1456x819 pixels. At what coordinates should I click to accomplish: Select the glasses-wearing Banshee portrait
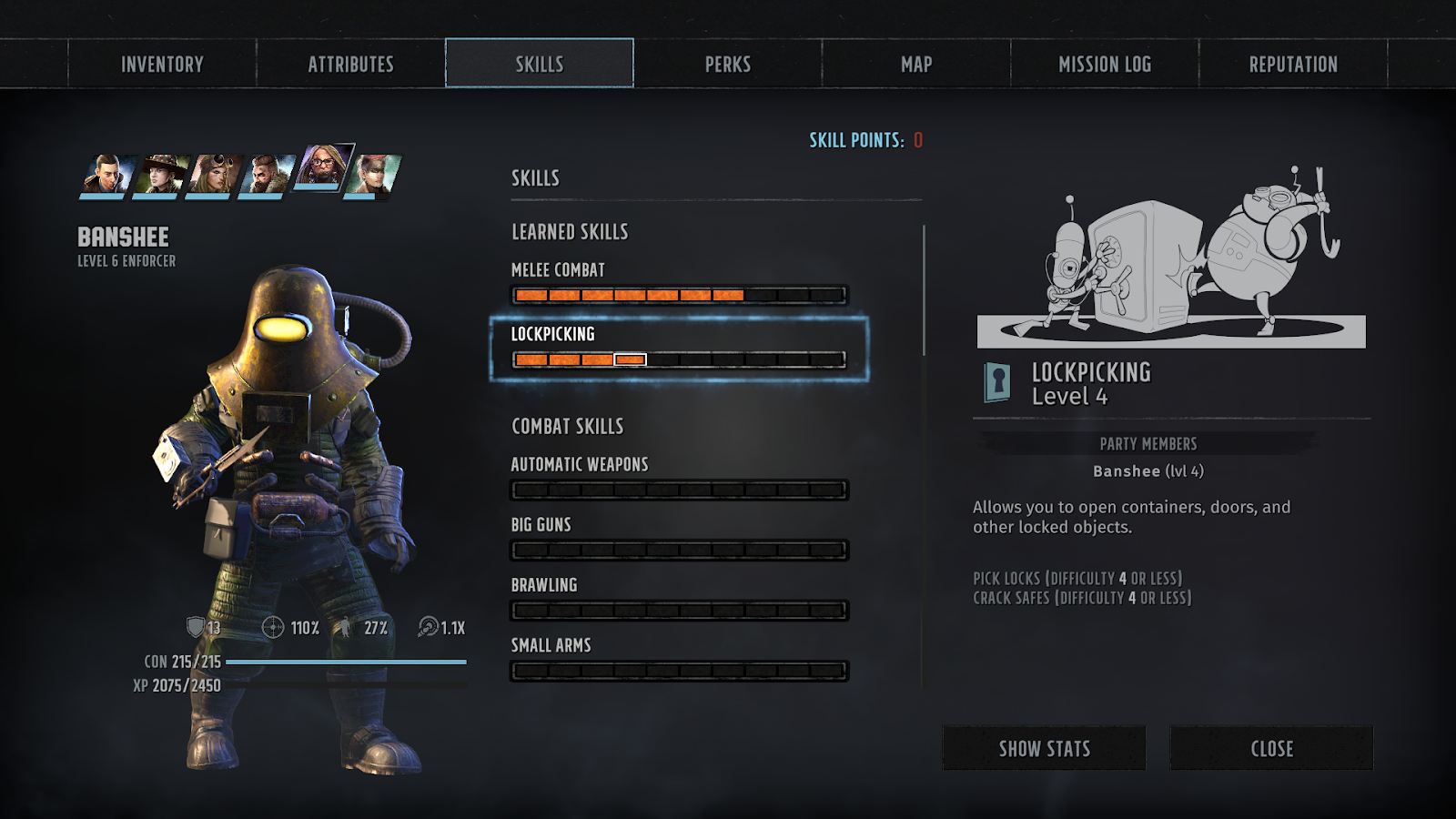click(322, 167)
